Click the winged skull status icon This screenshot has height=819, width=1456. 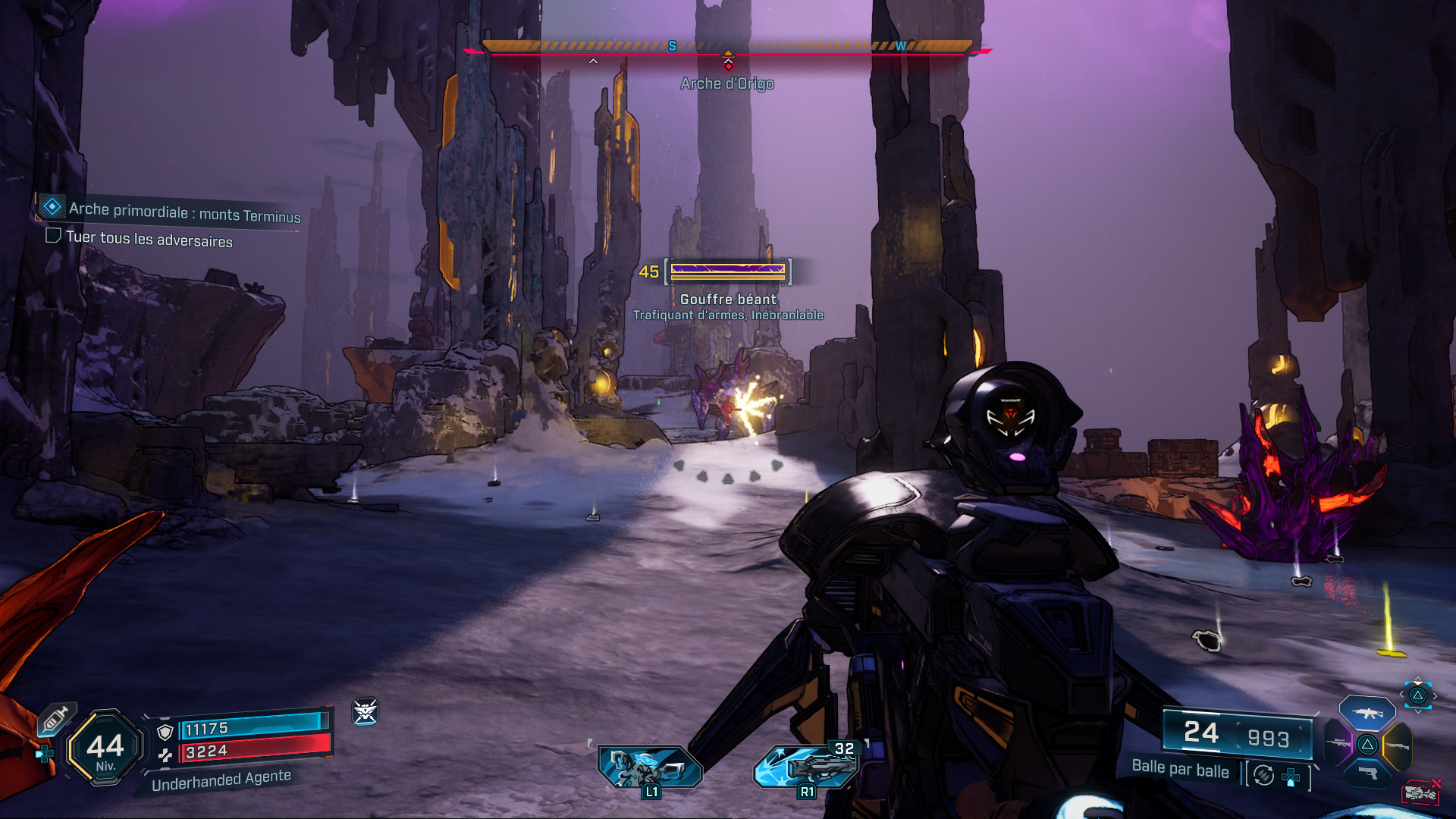[366, 711]
